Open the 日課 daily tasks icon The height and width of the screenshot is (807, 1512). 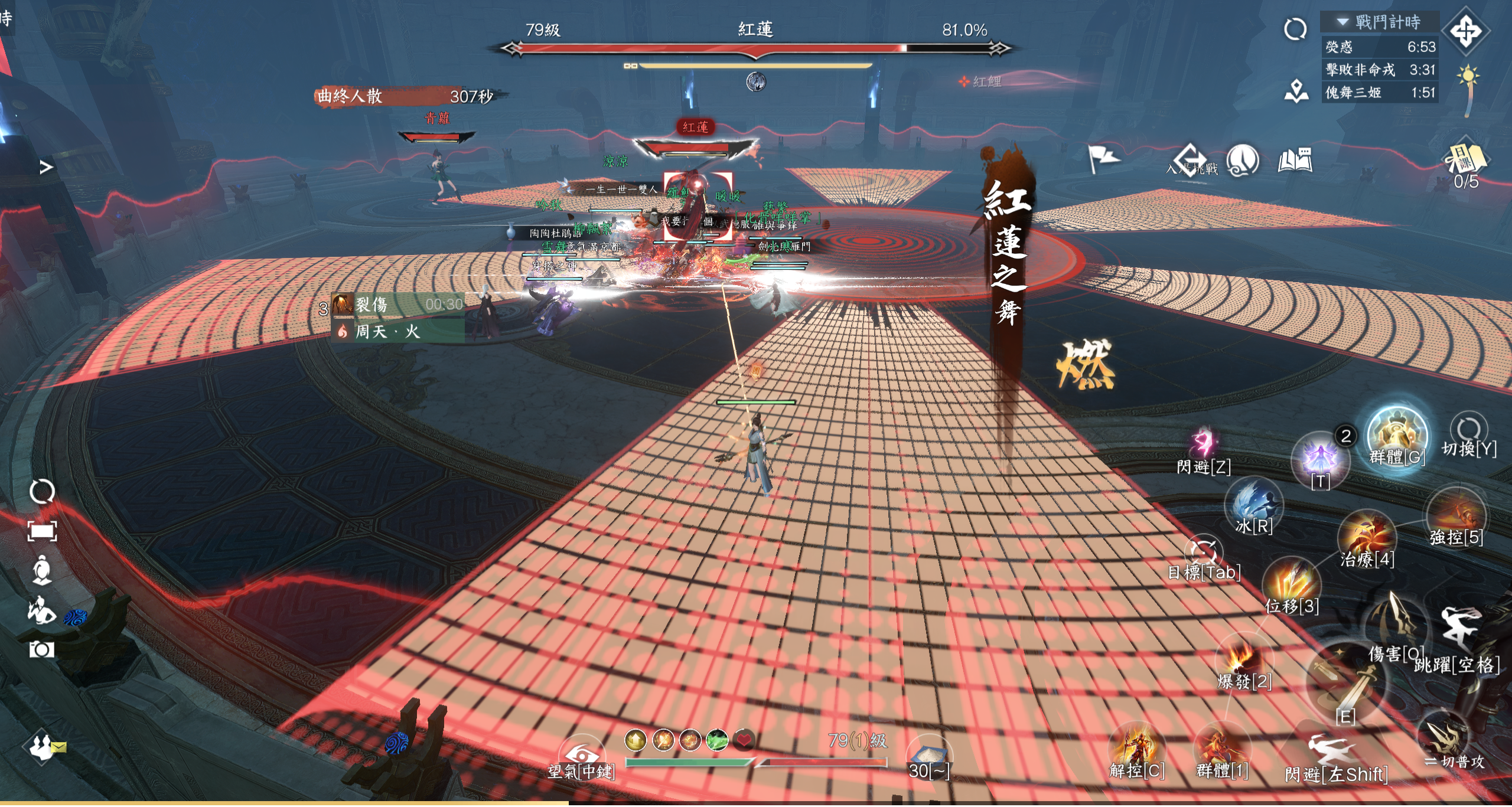point(1465,161)
